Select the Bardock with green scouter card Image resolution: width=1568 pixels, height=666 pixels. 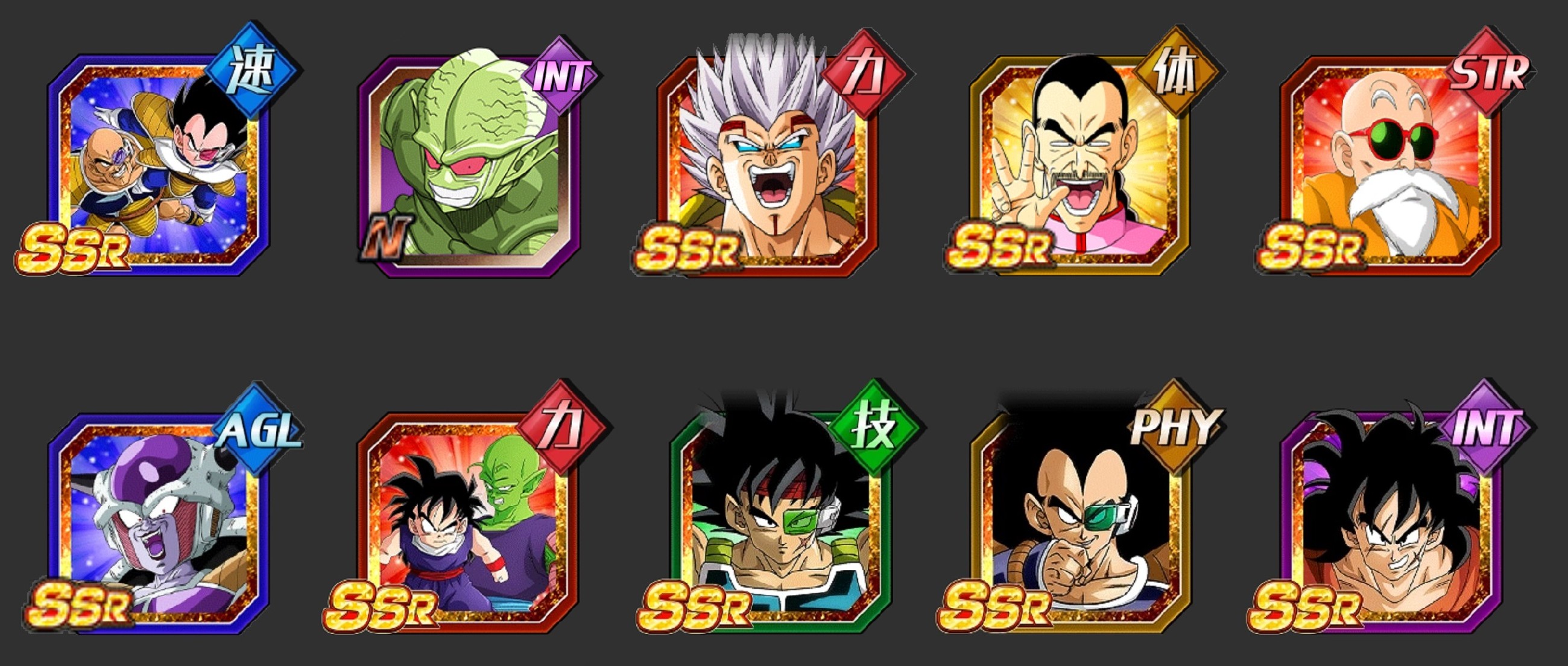click(x=780, y=522)
